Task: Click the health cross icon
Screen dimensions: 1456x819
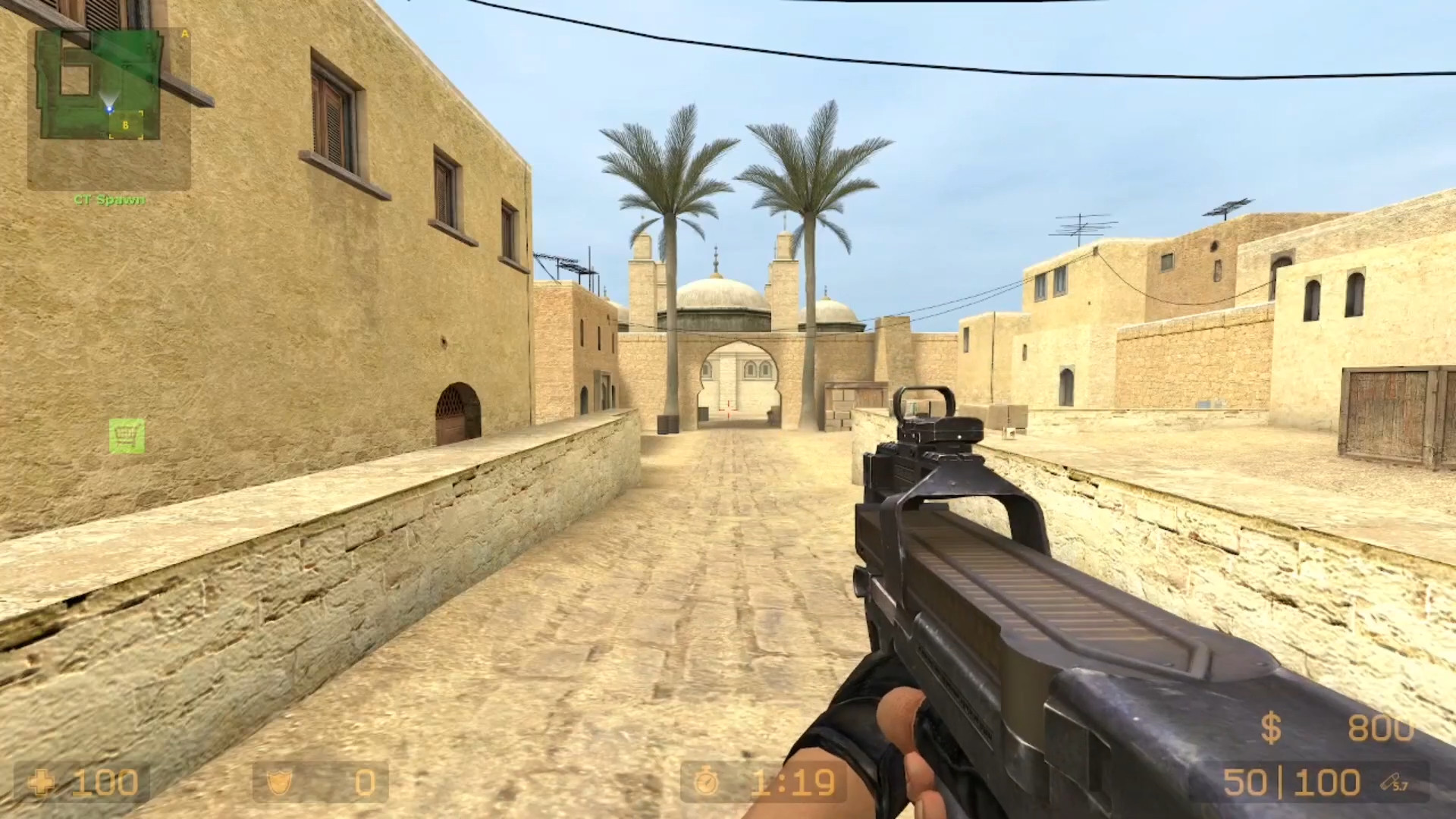Action: 43,783
